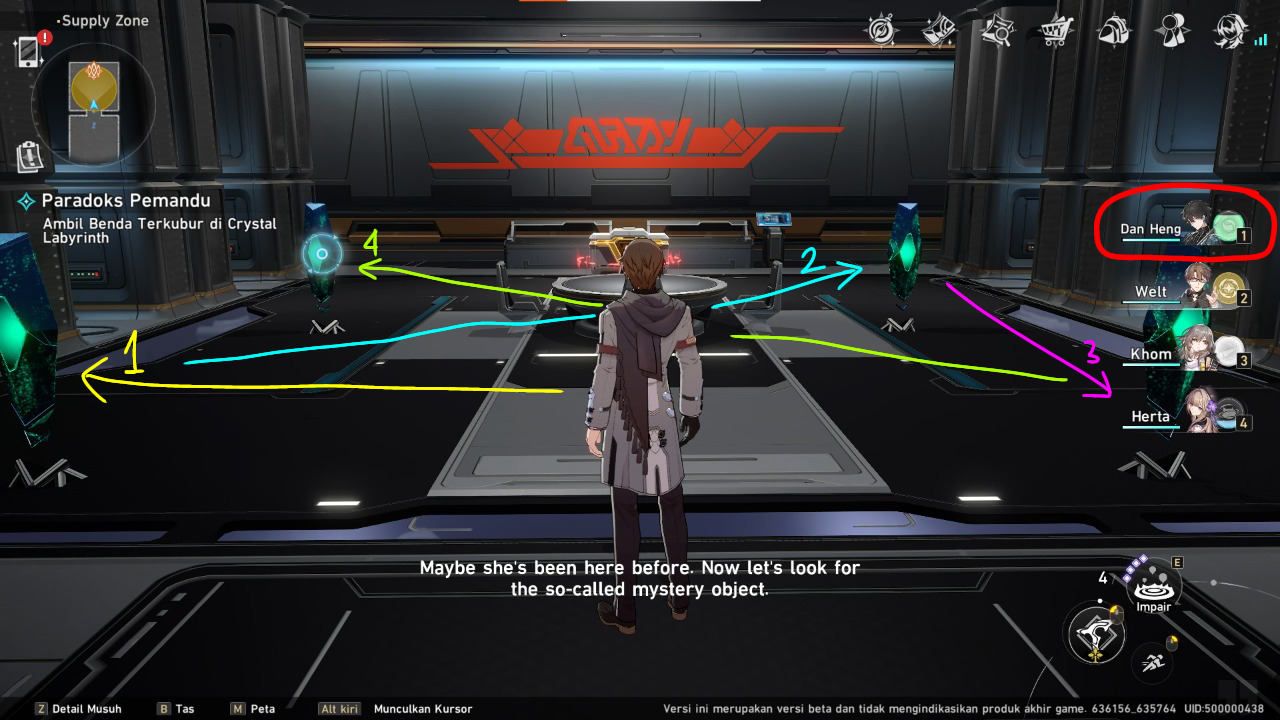Open the missions map icon next to compass
The height and width of the screenshot is (720, 1280).
938,30
